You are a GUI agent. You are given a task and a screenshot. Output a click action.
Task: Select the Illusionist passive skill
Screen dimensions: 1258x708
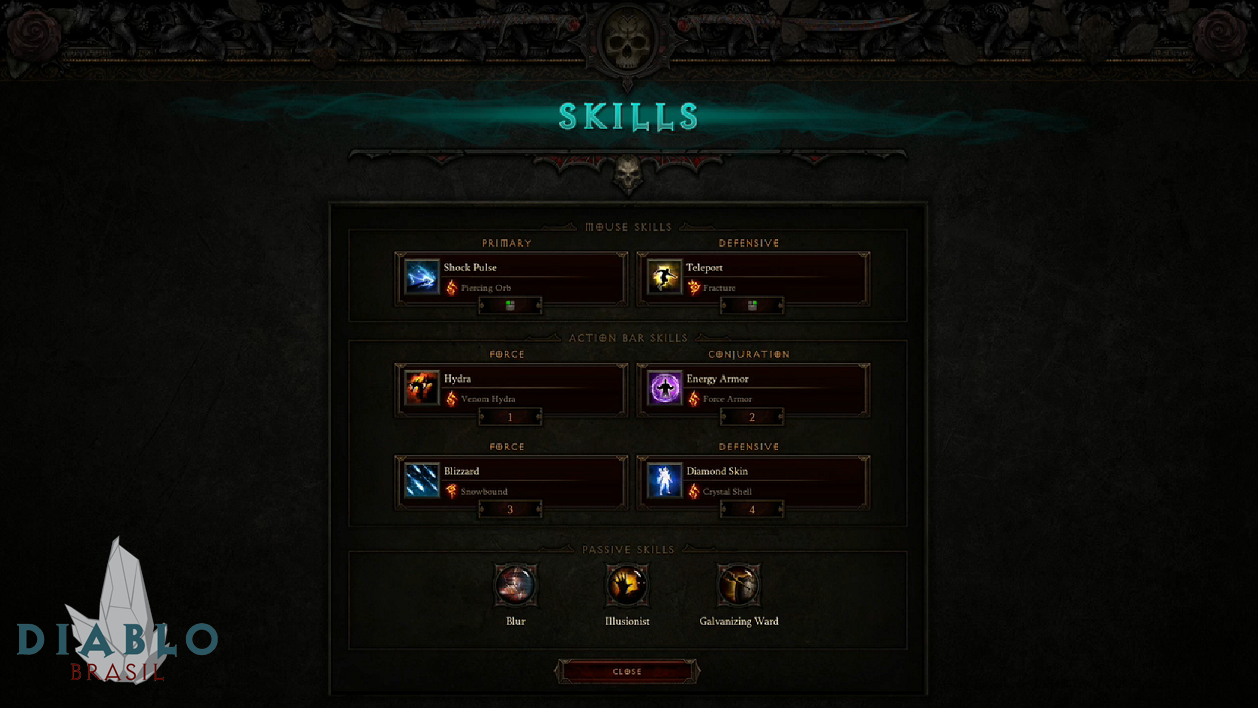click(x=627, y=586)
